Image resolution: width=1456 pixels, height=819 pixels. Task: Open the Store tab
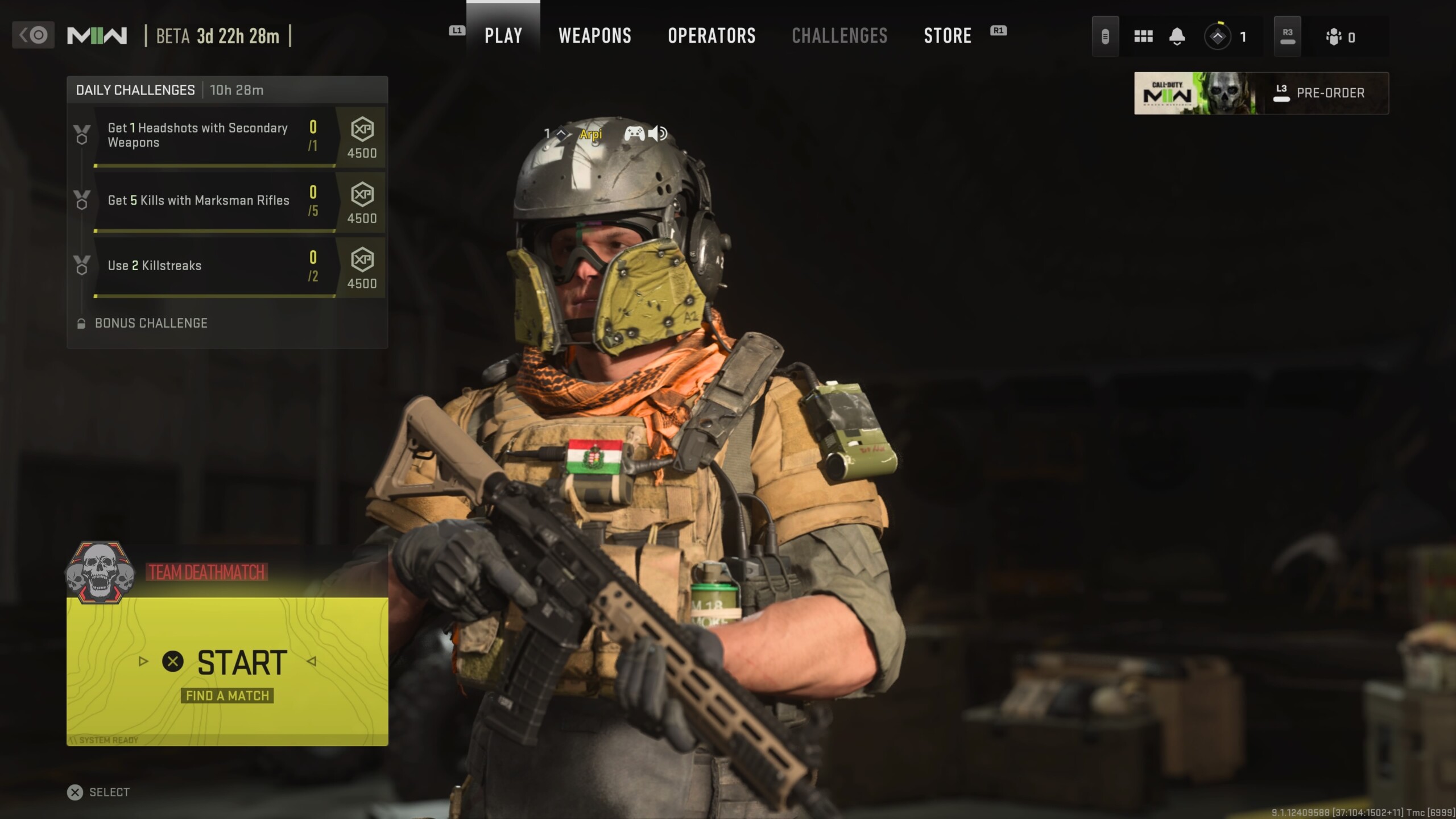tap(947, 36)
